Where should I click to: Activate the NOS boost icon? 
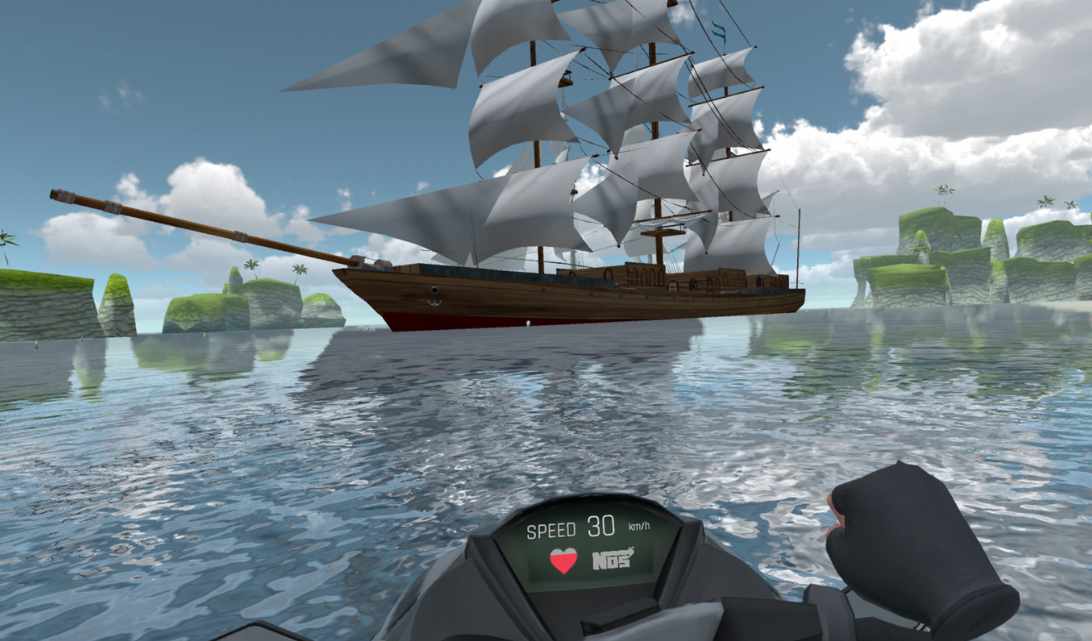coord(612,558)
